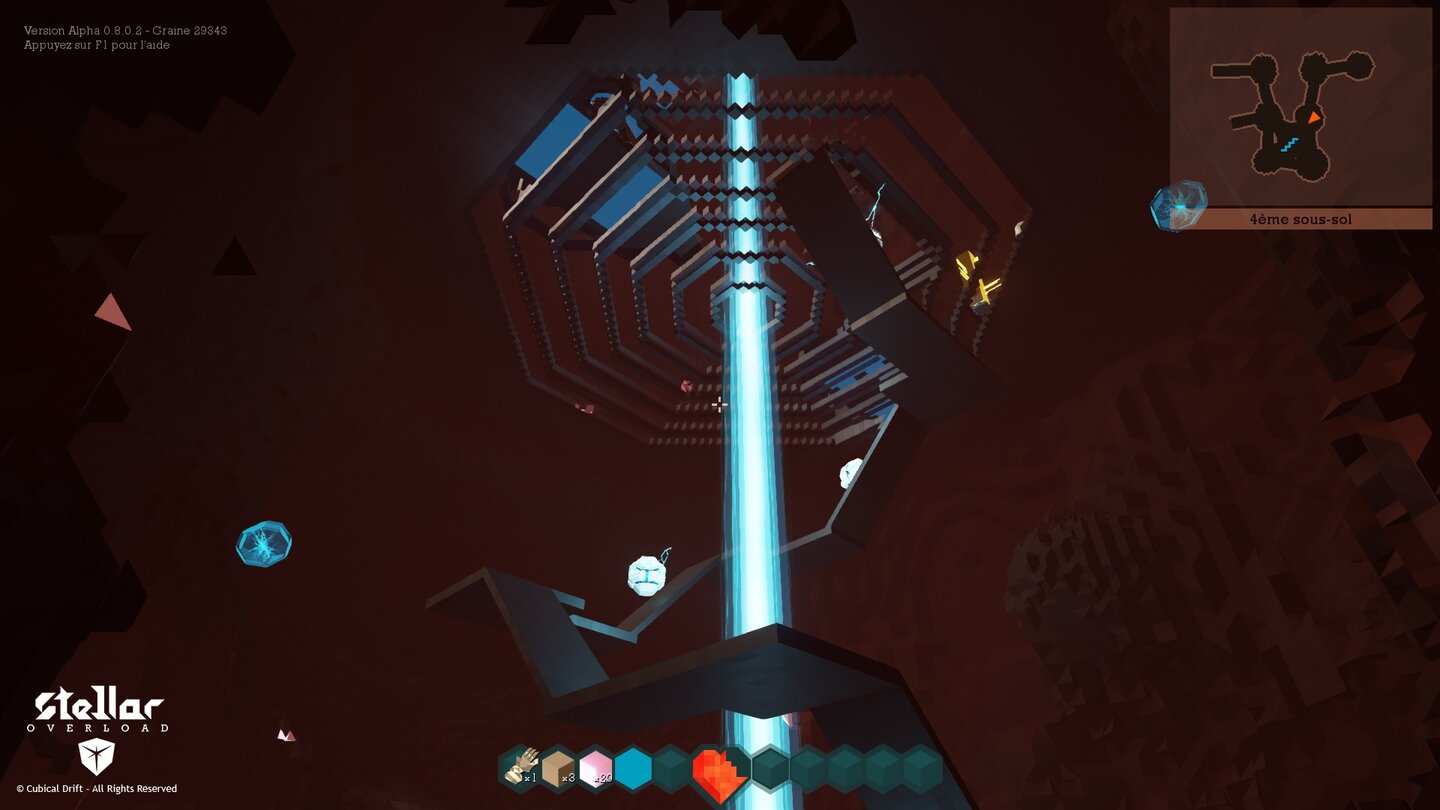
Task: Click the blue crystal floating on the left
Action: [x=264, y=545]
